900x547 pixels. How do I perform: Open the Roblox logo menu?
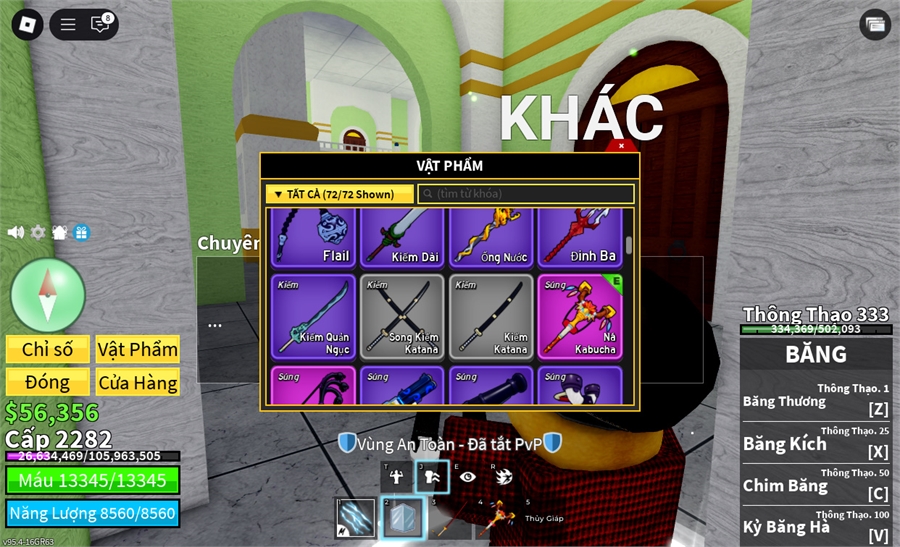pos(26,25)
